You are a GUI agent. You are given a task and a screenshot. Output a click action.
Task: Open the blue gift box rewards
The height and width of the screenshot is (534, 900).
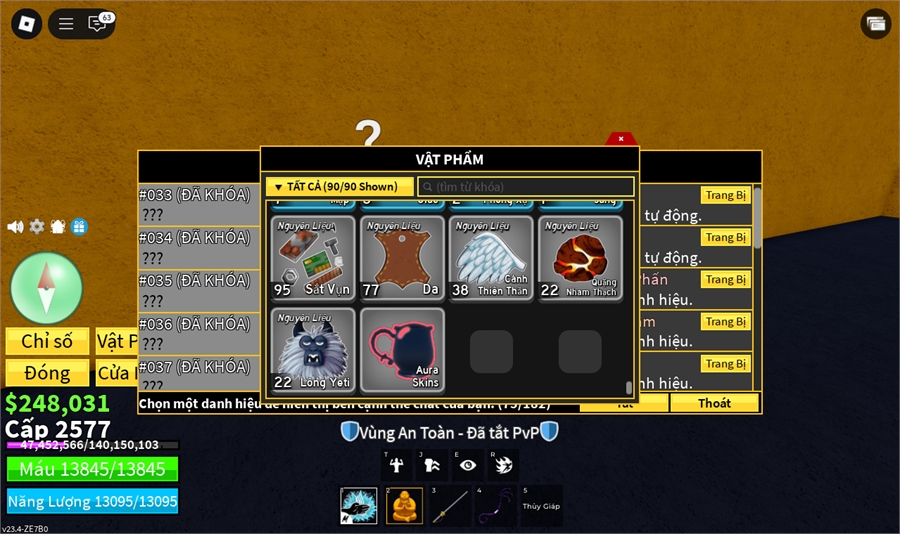pyautogui.click(x=79, y=227)
